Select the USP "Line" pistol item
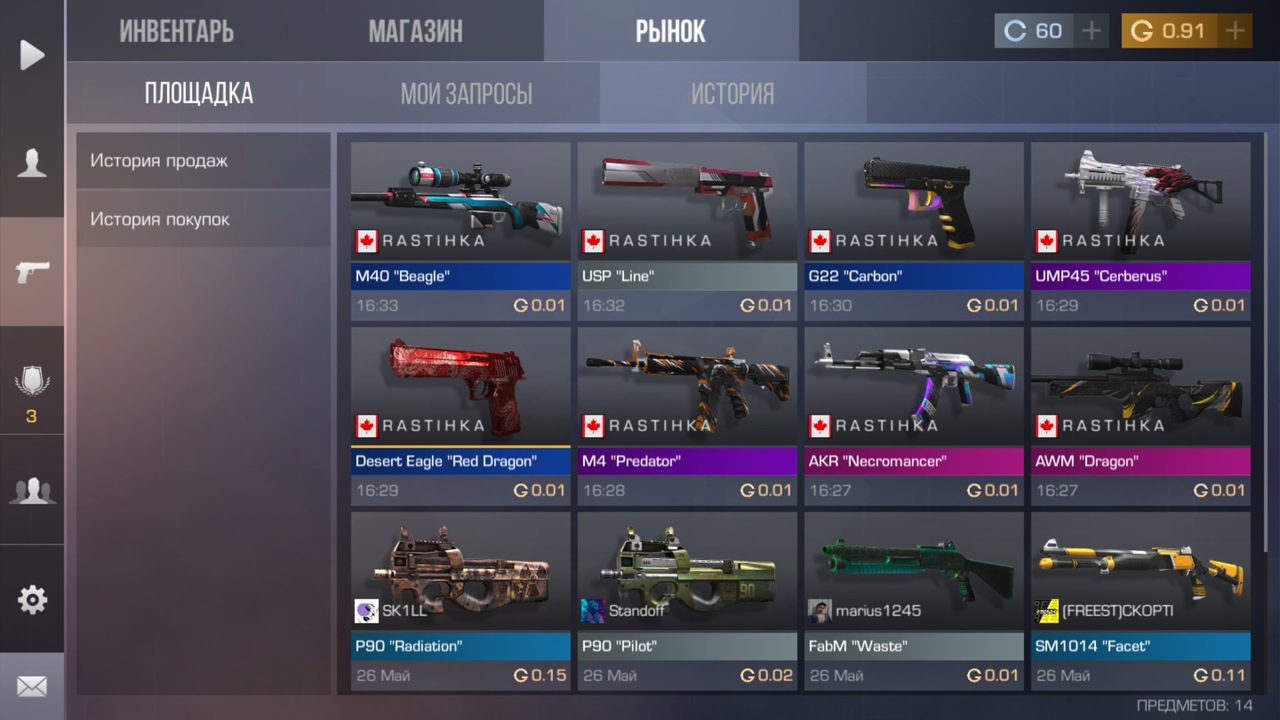 [687, 230]
